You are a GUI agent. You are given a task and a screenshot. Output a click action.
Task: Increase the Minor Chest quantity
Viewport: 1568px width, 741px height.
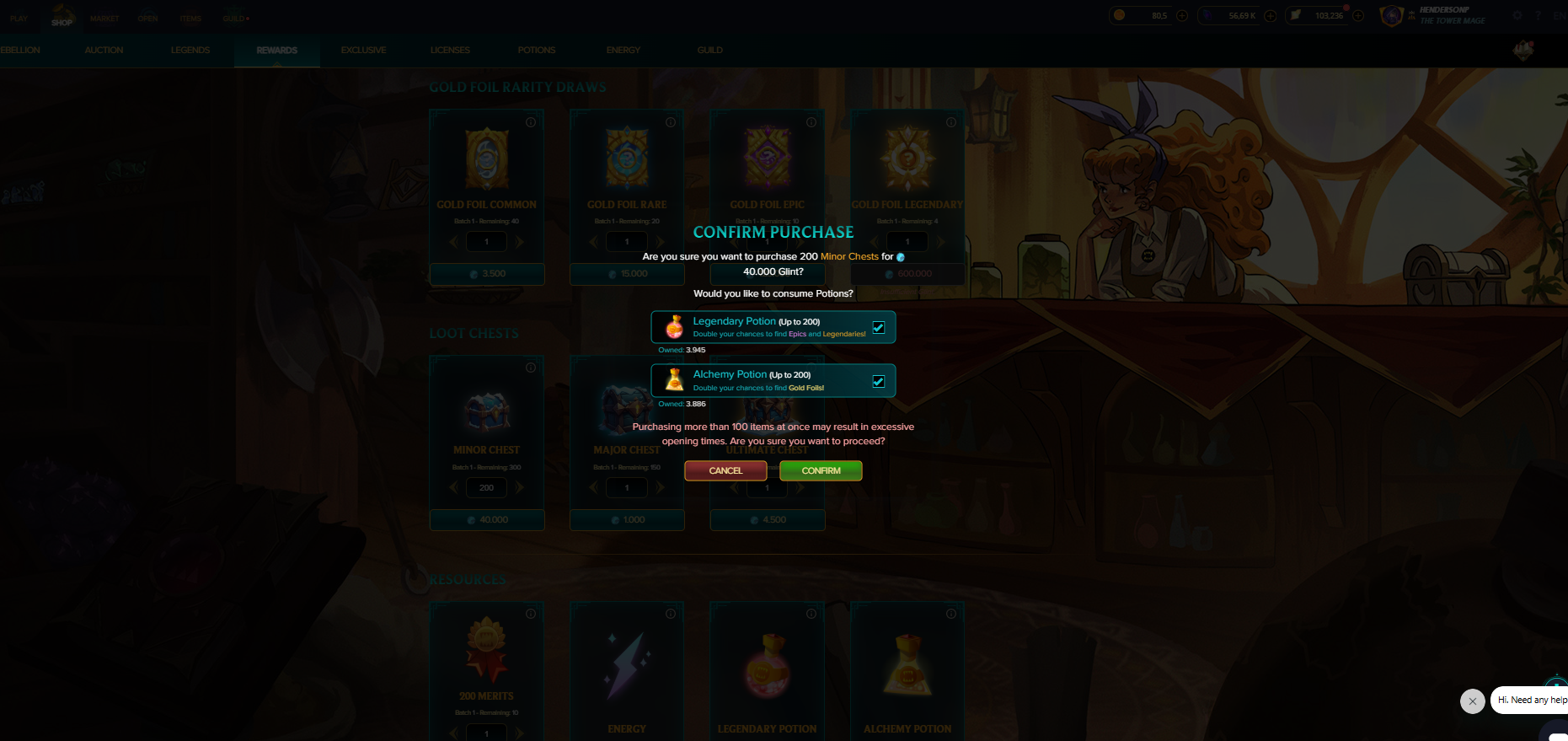pyautogui.click(x=520, y=487)
